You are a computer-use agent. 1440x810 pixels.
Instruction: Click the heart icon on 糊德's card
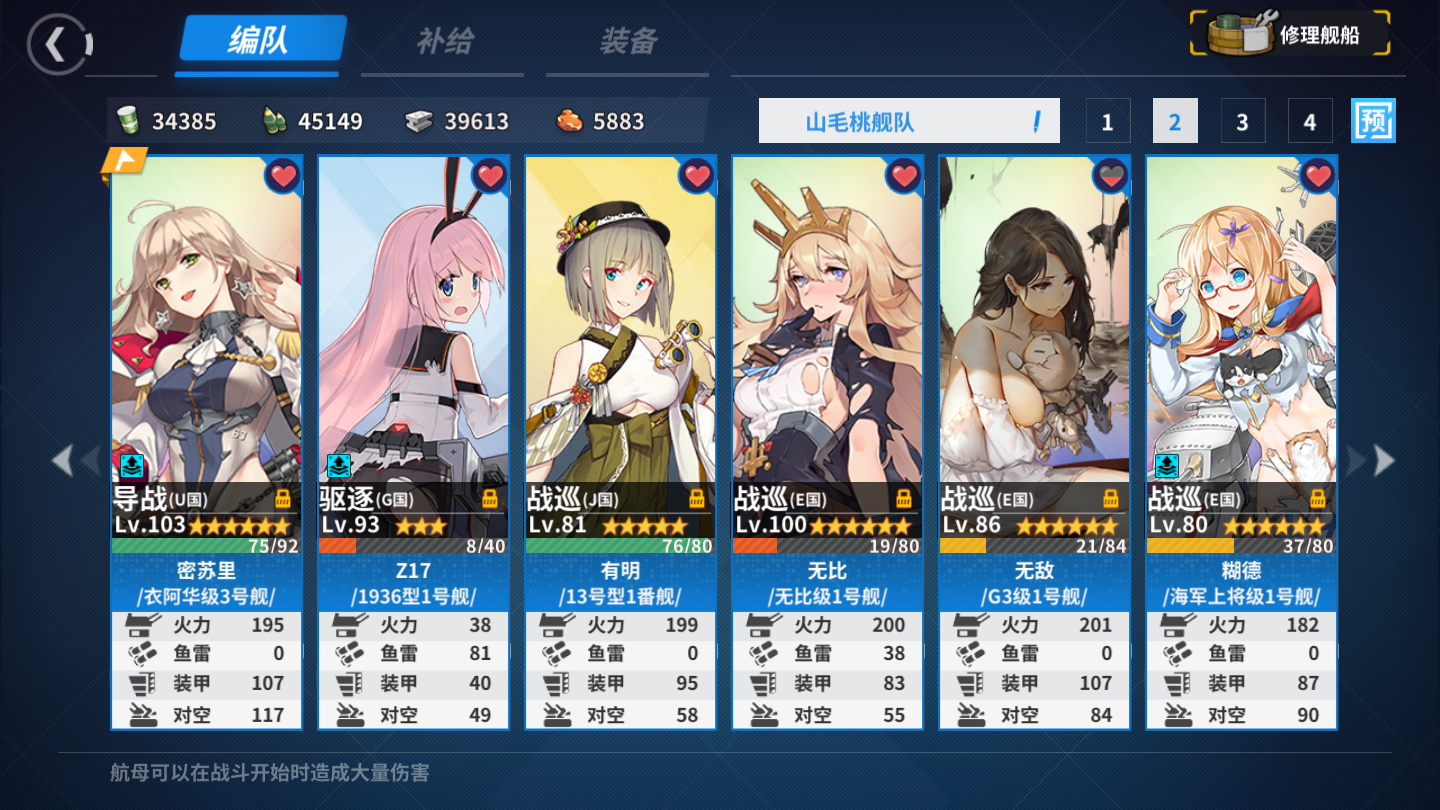click(x=1318, y=174)
